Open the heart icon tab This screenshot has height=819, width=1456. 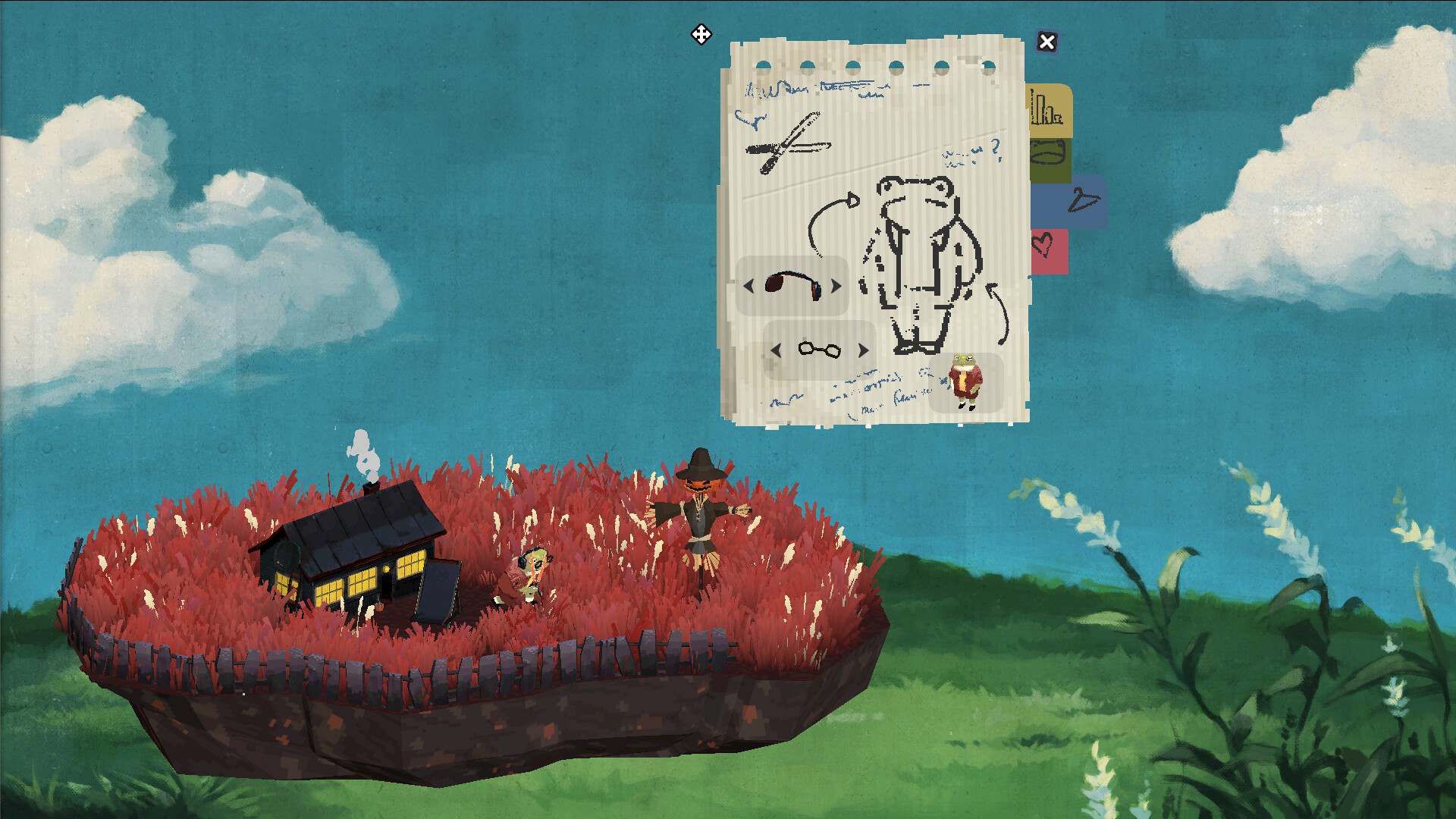pyautogui.click(x=1050, y=250)
